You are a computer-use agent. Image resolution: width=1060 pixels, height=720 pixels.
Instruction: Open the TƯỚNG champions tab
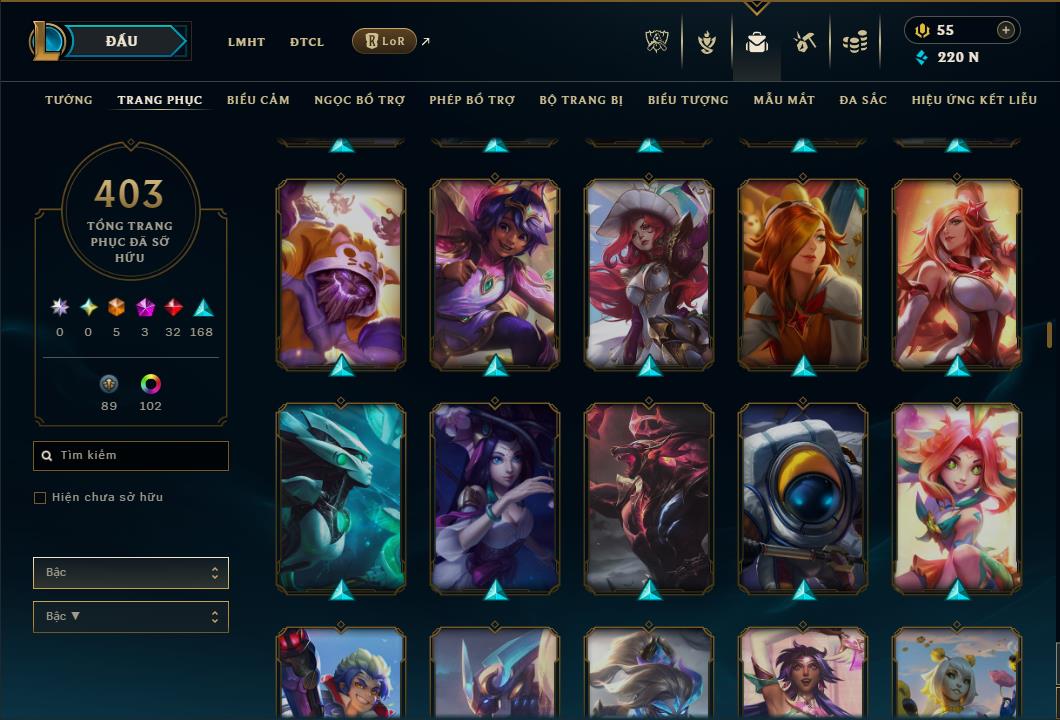pyautogui.click(x=69, y=100)
